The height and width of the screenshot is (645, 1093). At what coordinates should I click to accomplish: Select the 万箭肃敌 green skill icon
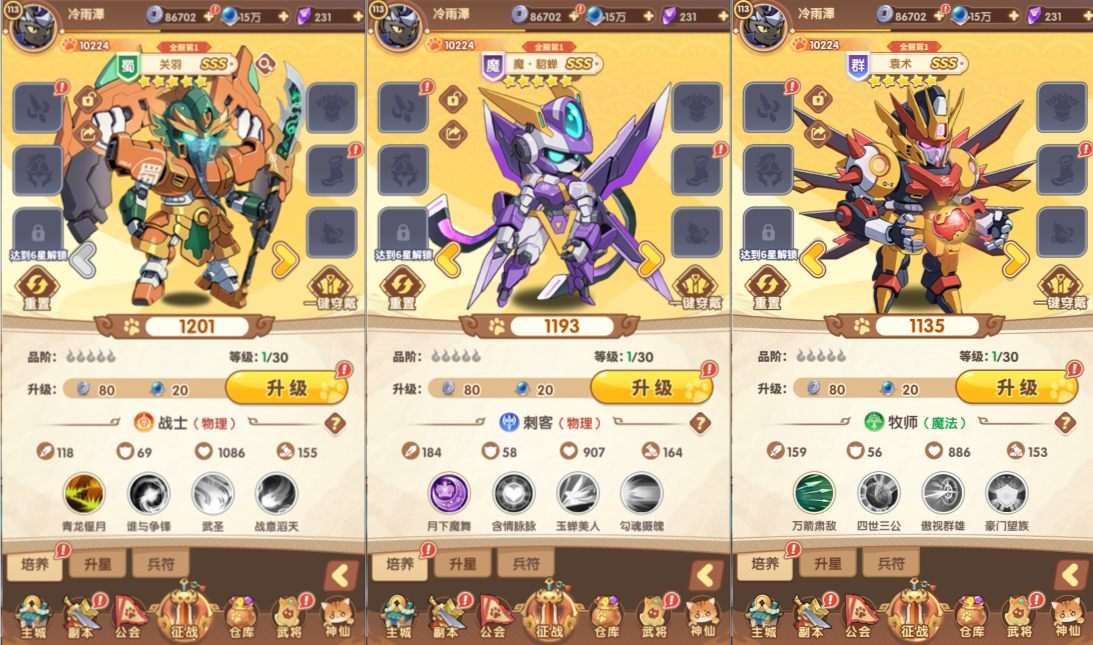tap(814, 493)
